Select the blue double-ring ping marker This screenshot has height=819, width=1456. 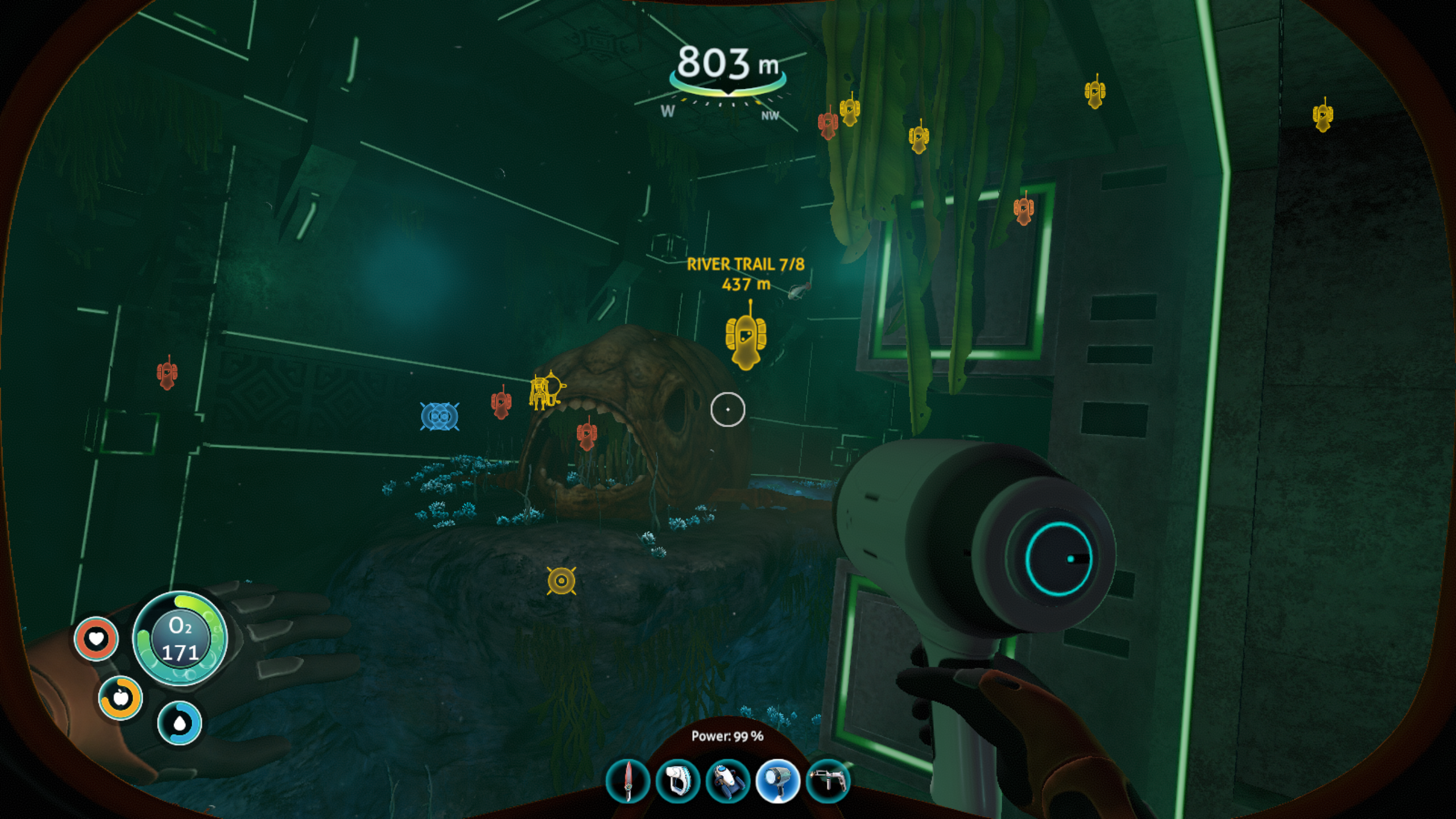click(439, 417)
